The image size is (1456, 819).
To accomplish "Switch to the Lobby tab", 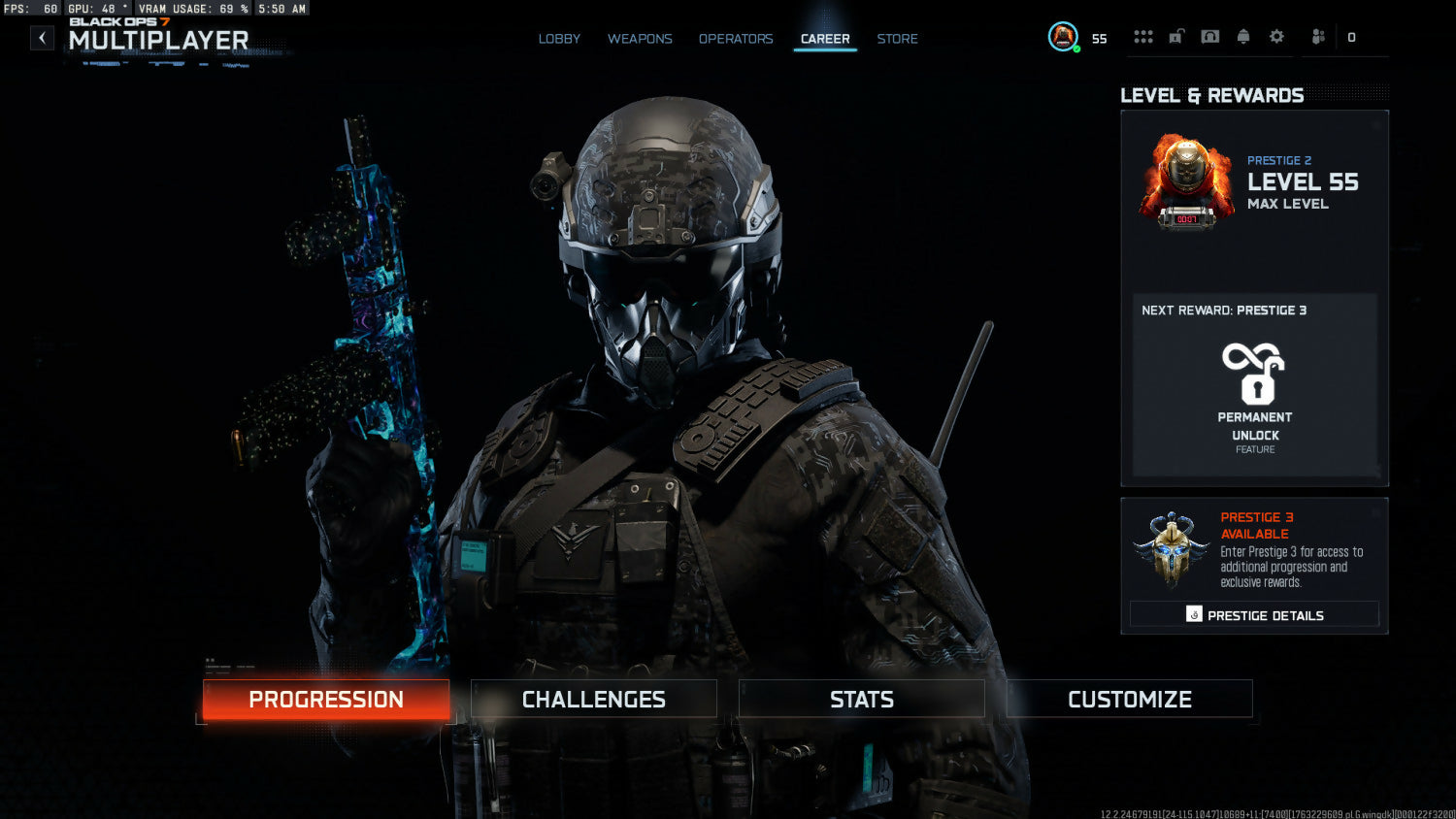I will pos(559,39).
